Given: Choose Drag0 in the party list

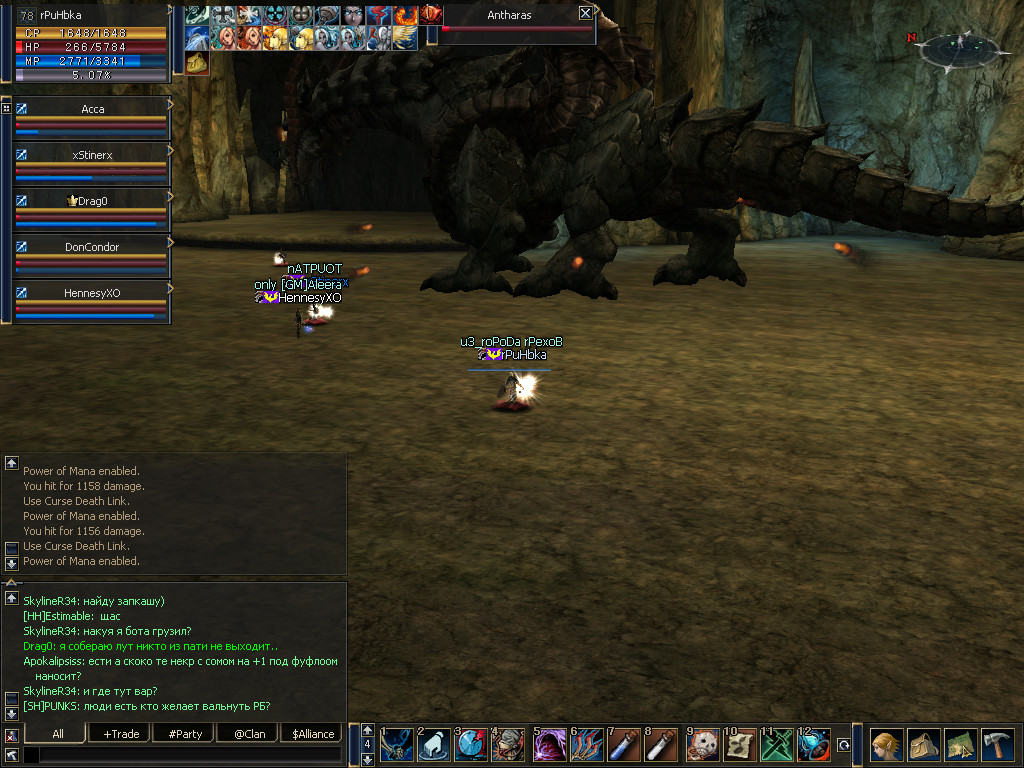Looking at the screenshot, I should click(x=92, y=201).
